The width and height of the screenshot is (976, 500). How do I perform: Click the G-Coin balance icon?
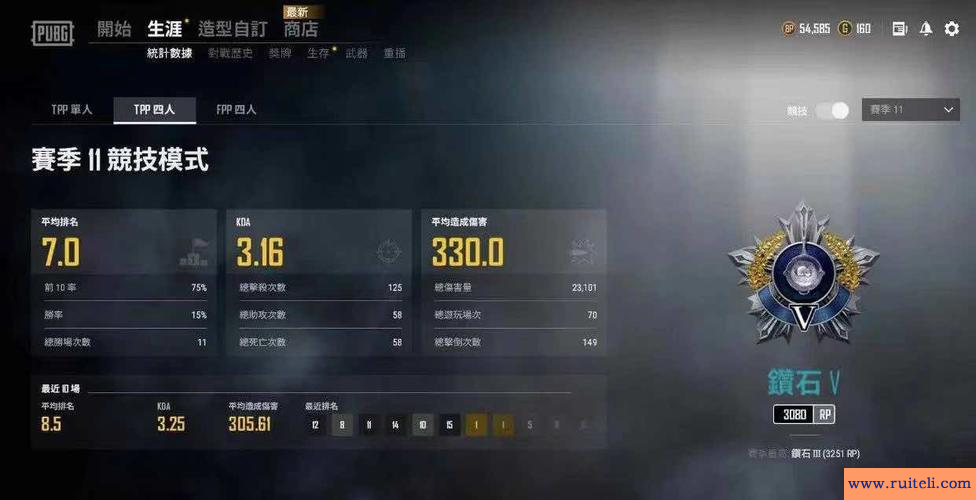click(x=845, y=29)
